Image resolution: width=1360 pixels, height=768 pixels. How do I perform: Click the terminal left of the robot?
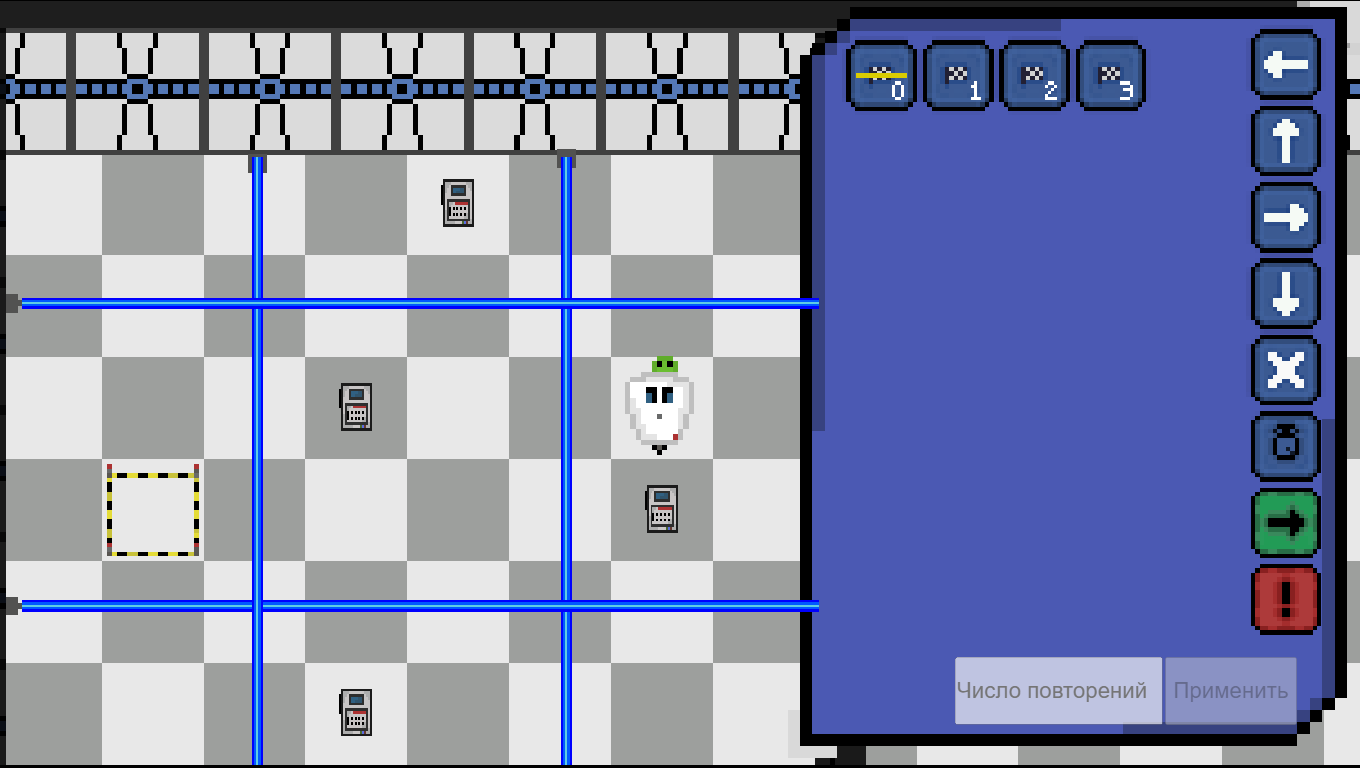(357, 405)
